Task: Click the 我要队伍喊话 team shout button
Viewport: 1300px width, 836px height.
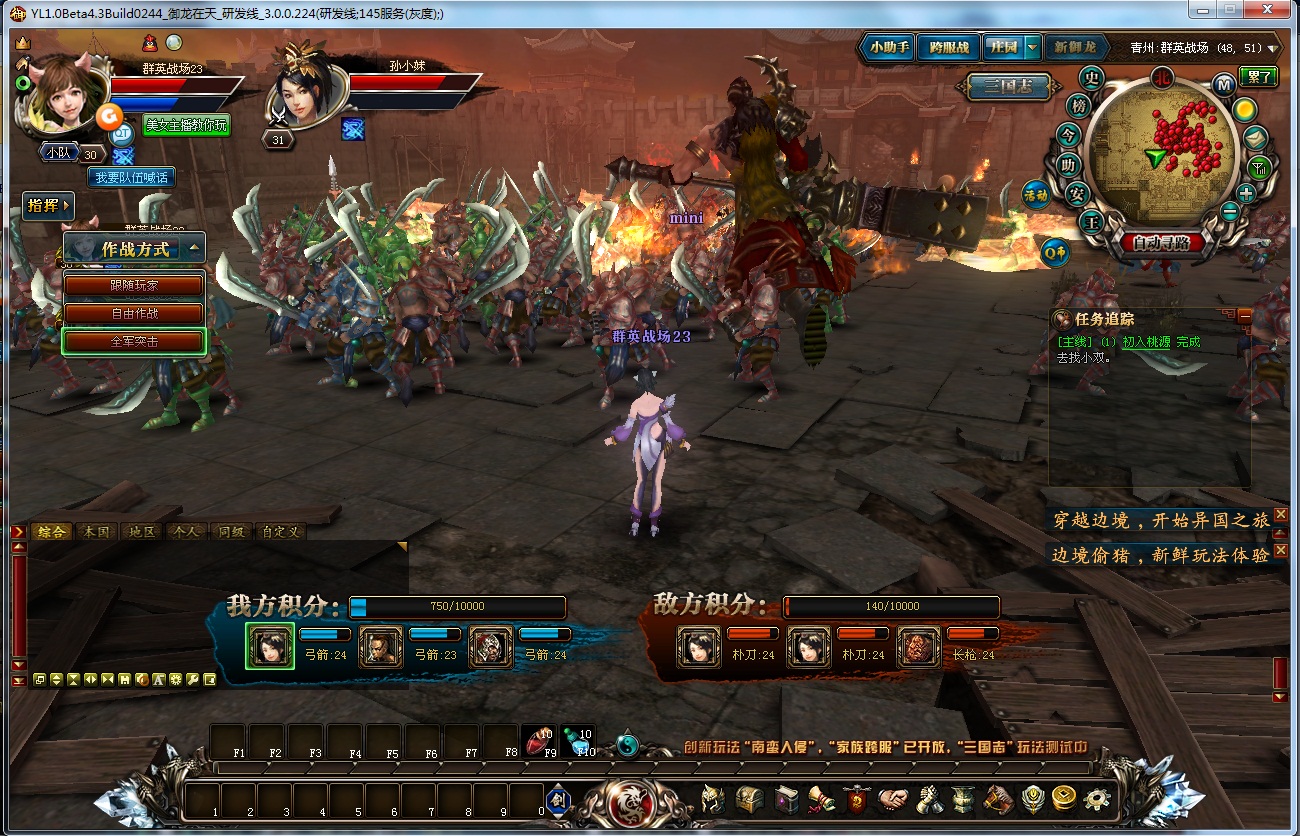Action: click(131, 177)
